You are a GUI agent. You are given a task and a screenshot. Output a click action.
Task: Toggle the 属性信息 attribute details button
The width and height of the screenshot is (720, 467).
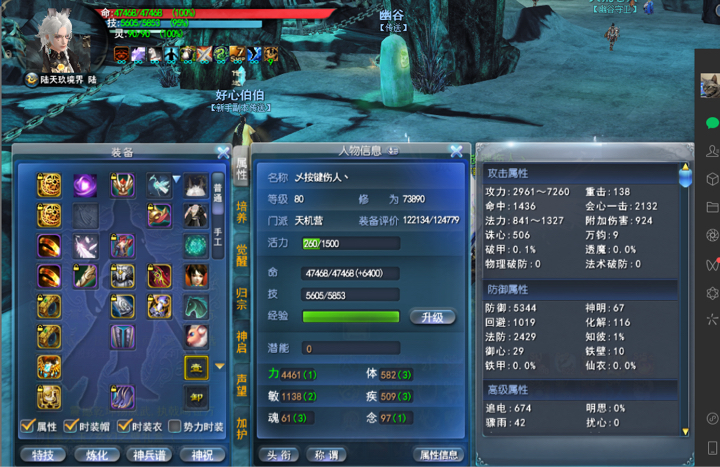click(x=438, y=455)
